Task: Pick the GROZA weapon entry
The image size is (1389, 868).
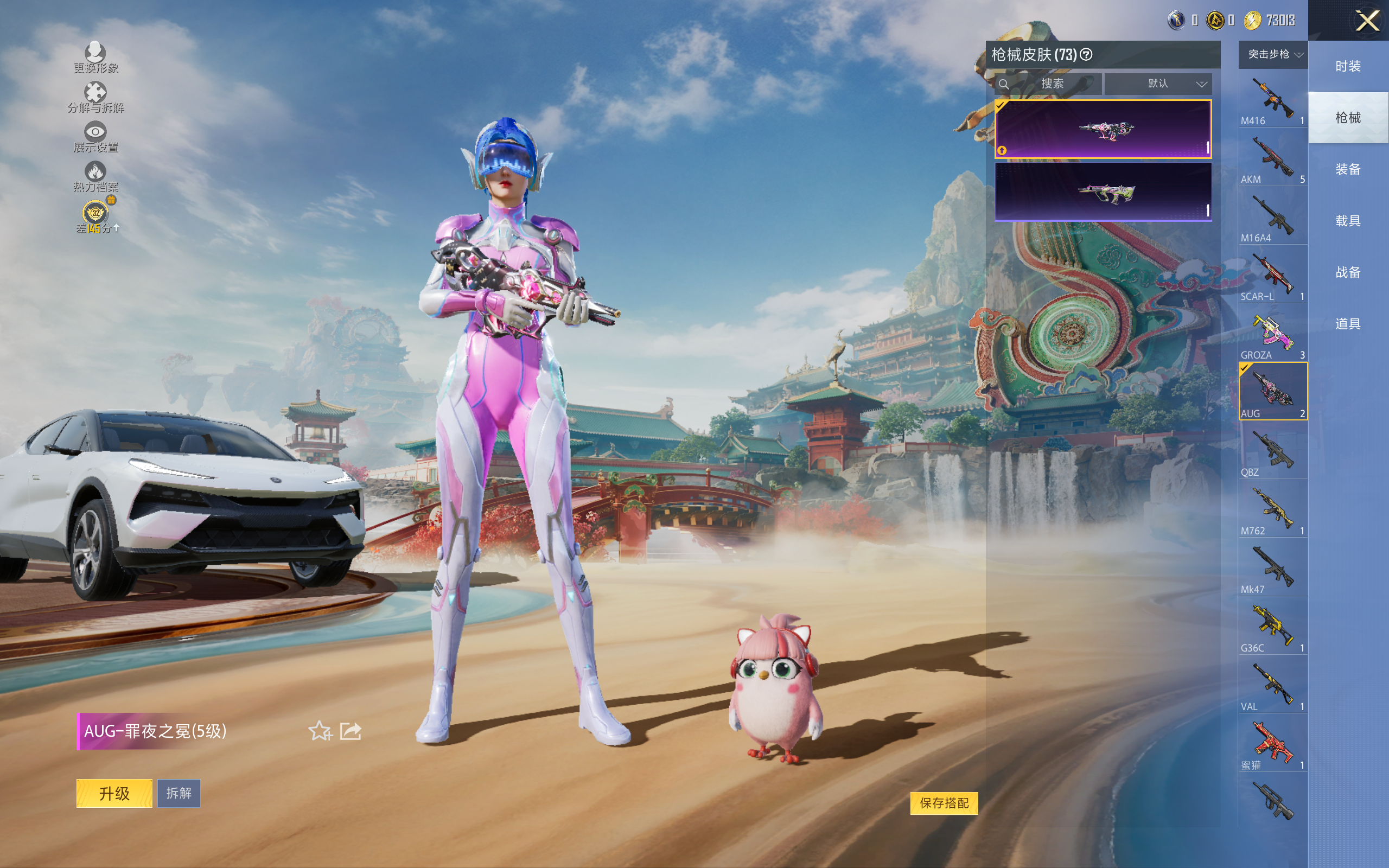Action: click(x=1272, y=334)
